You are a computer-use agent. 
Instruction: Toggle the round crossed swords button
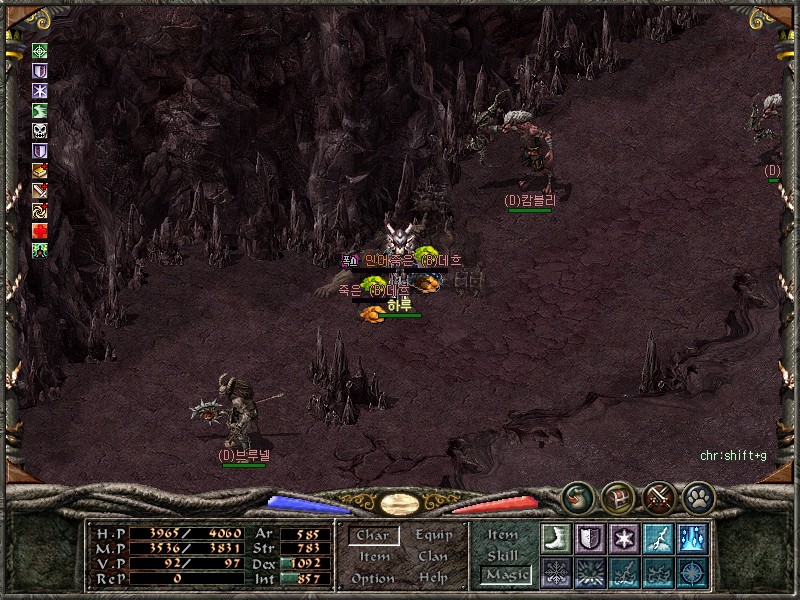pos(658,496)
